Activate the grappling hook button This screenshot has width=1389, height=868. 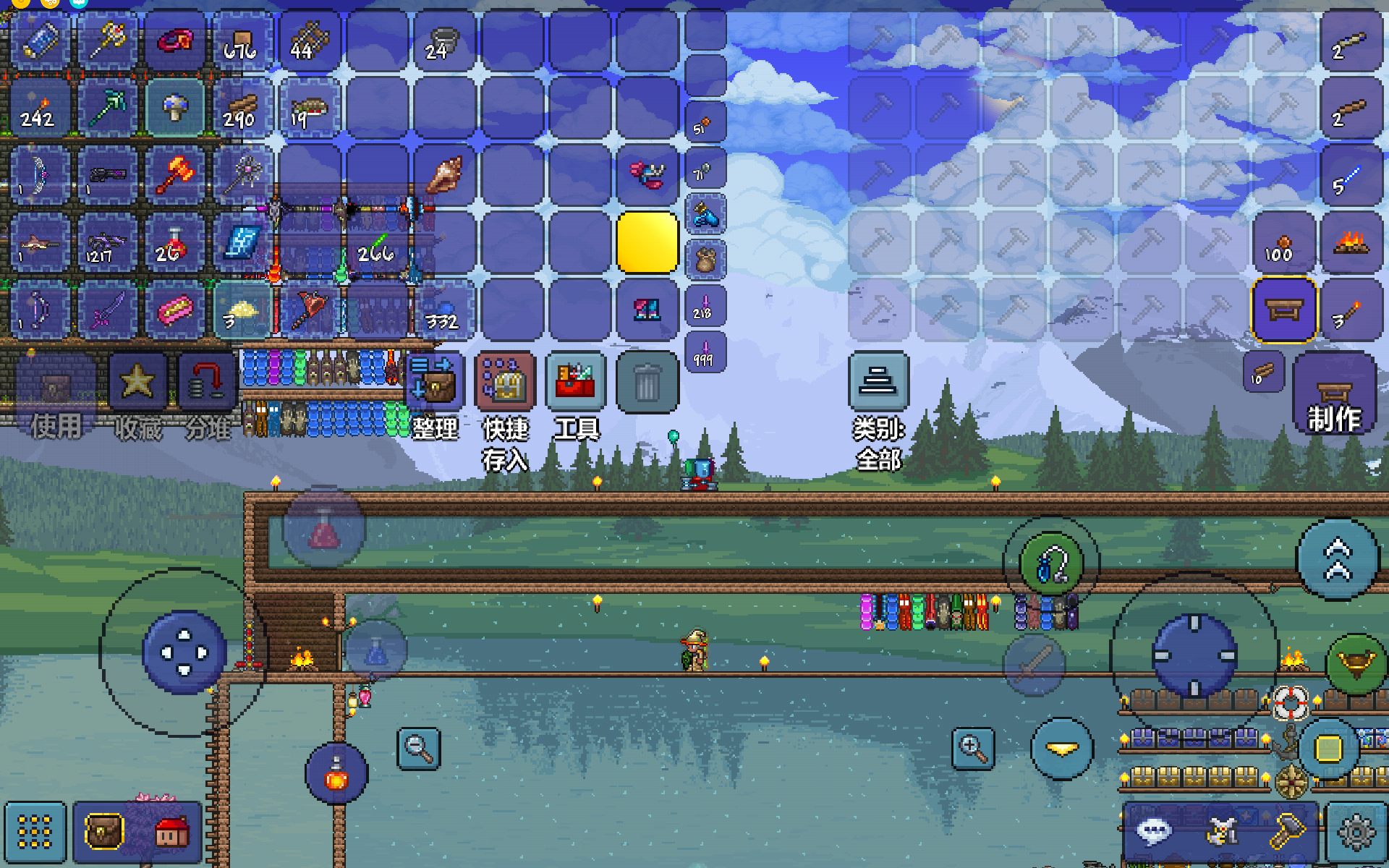(1050, 564)
